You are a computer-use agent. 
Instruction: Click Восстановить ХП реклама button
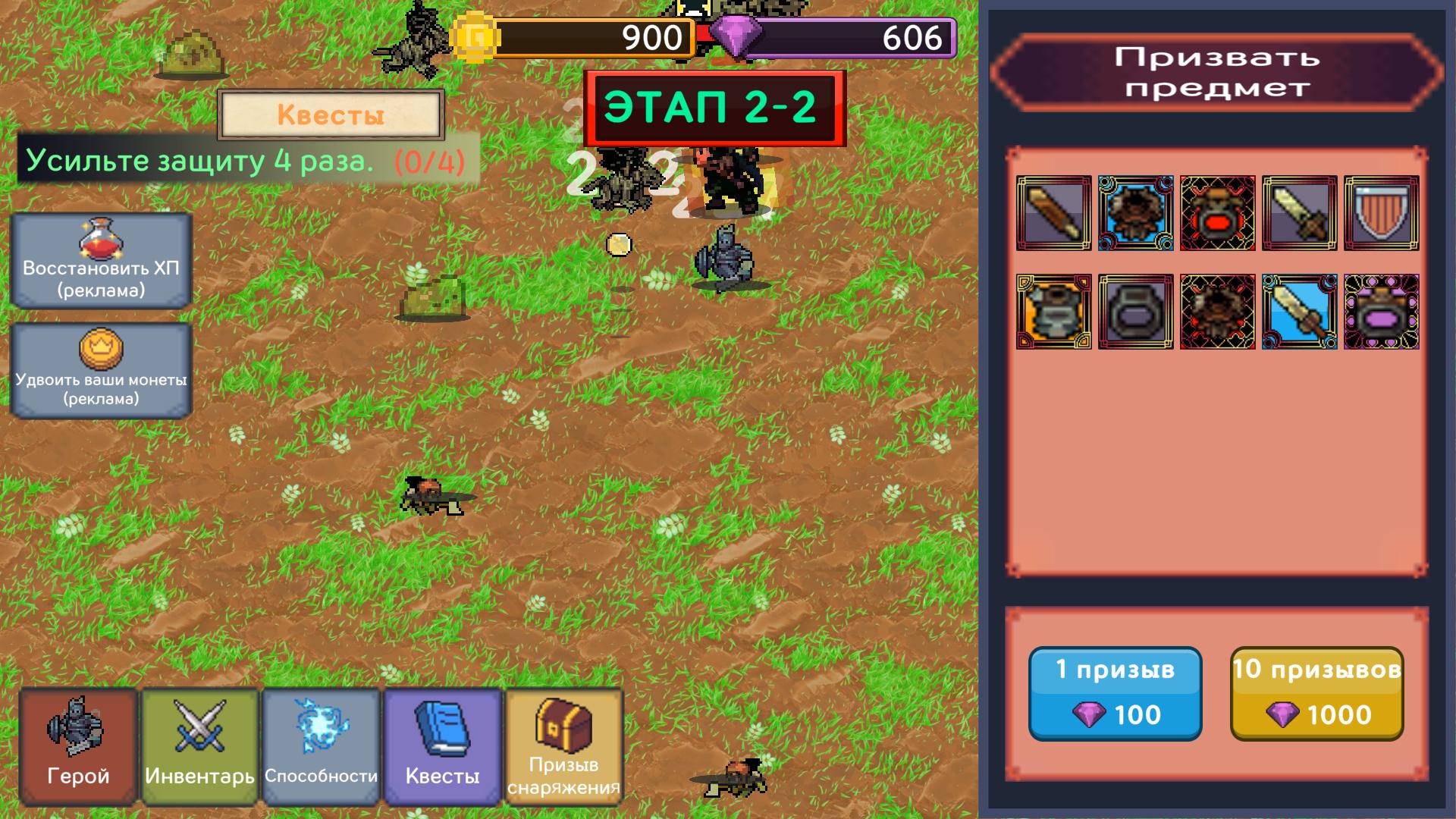coord(102,259)
